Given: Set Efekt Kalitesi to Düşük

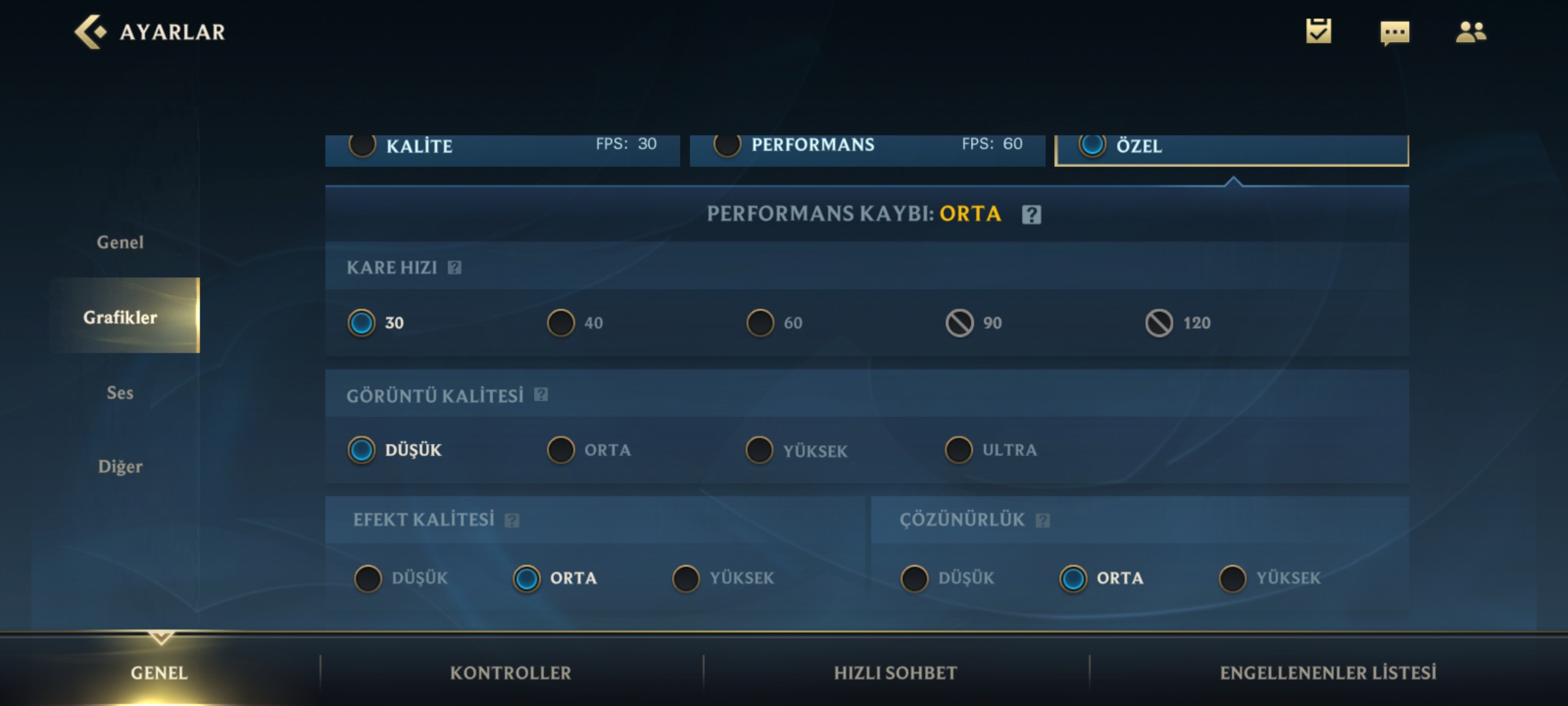Looking at the screenshot, I should (x=368, y=579).
